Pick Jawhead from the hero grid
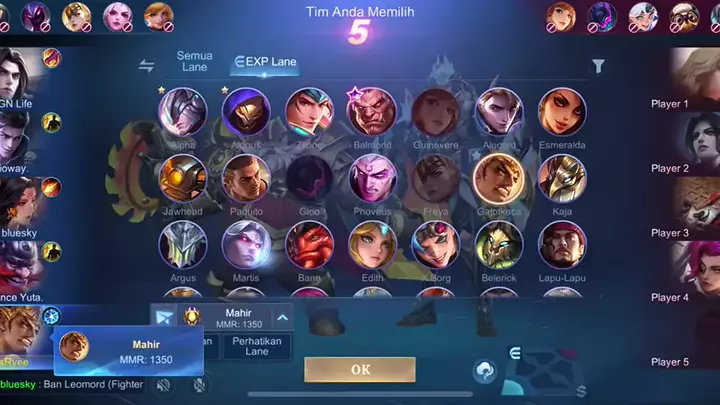Image resolution: width=720 pixels, height=405 pixels. coord(183,178)
